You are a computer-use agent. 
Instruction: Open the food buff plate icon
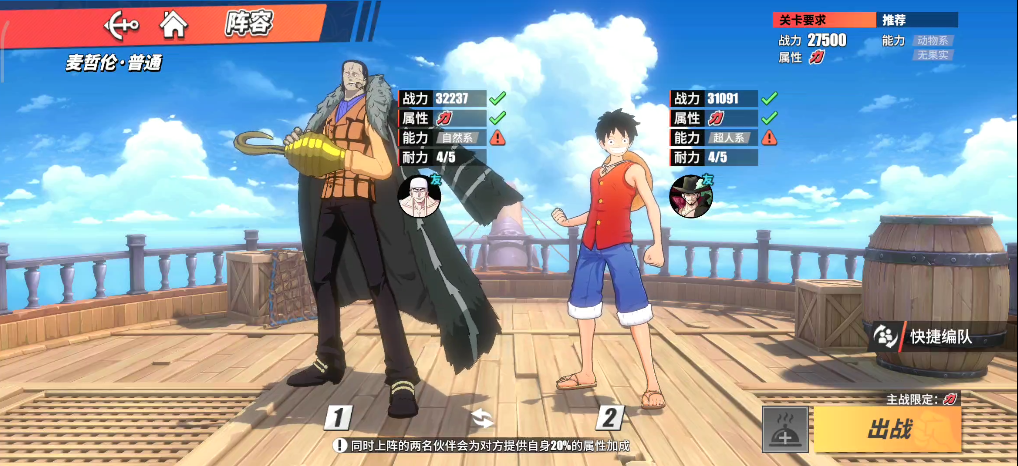click(x=786, y=429)
